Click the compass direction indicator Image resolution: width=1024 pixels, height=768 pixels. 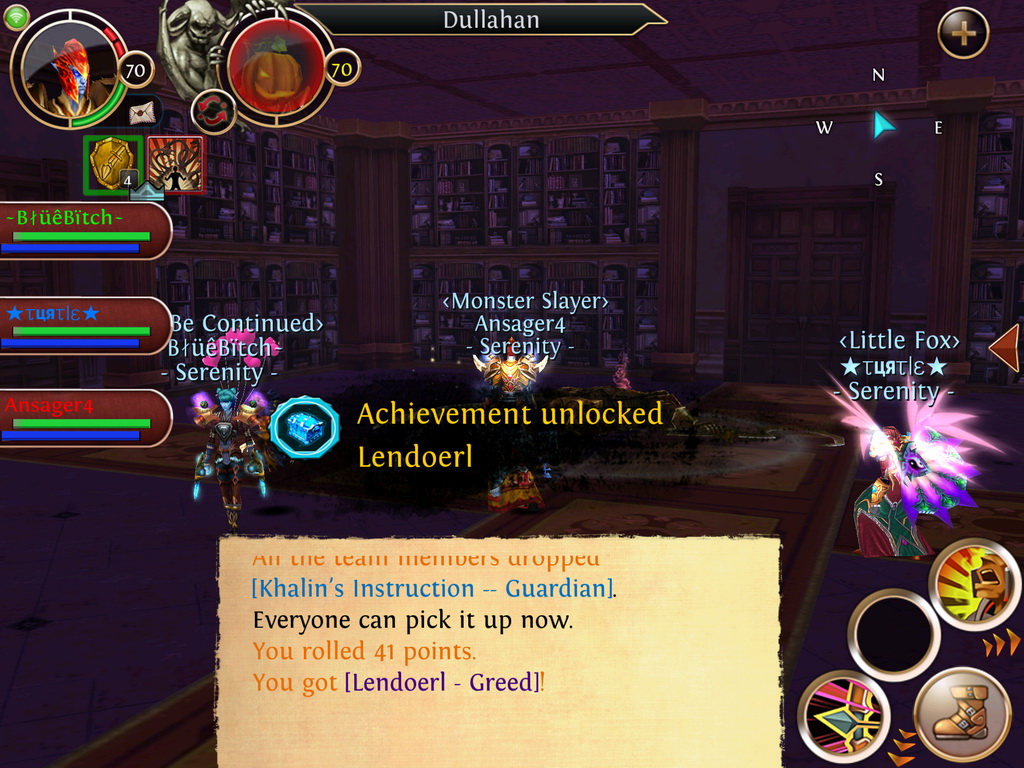(880, 126)
